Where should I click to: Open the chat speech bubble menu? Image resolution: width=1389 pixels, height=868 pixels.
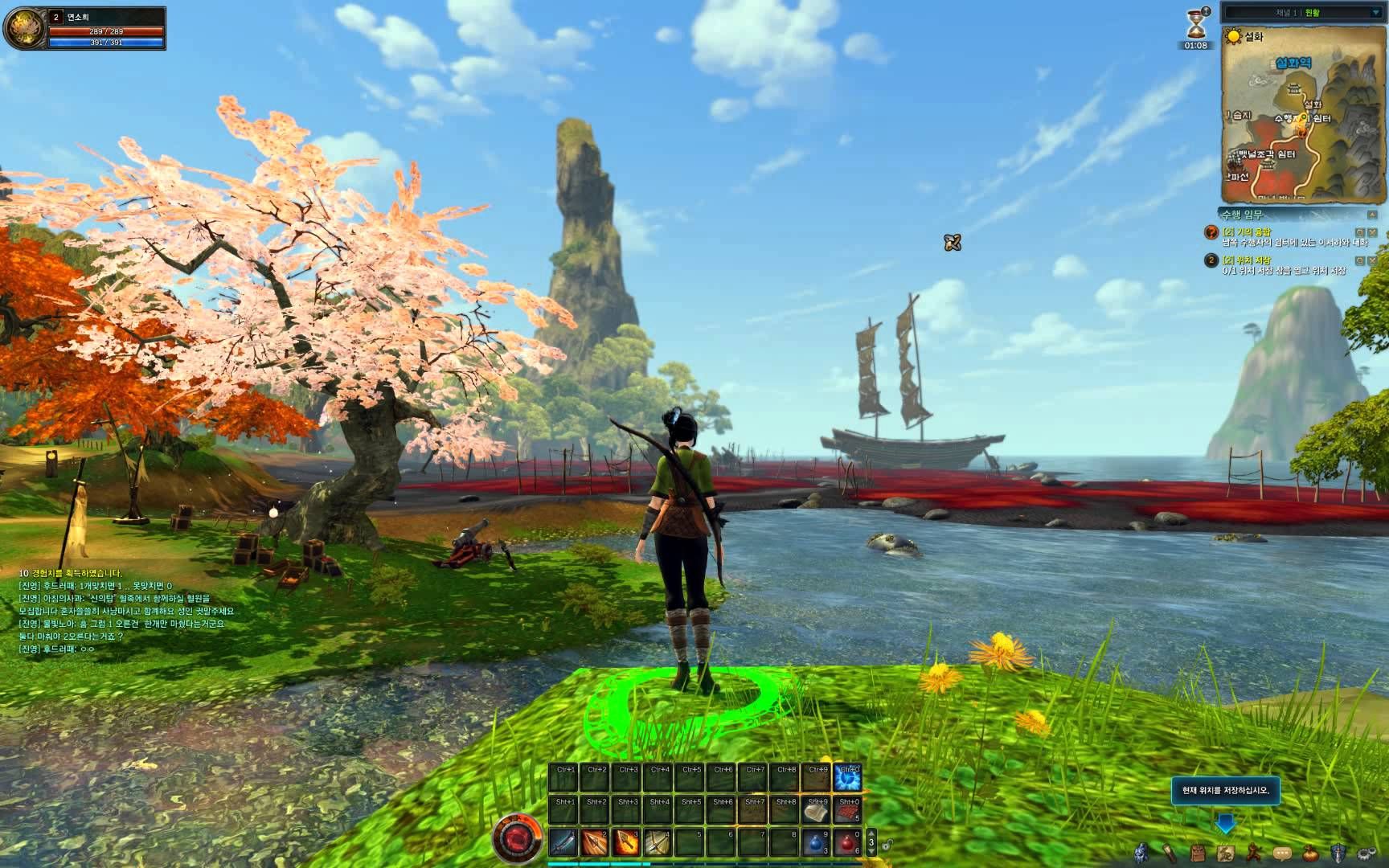click(x=1282, y=853)
